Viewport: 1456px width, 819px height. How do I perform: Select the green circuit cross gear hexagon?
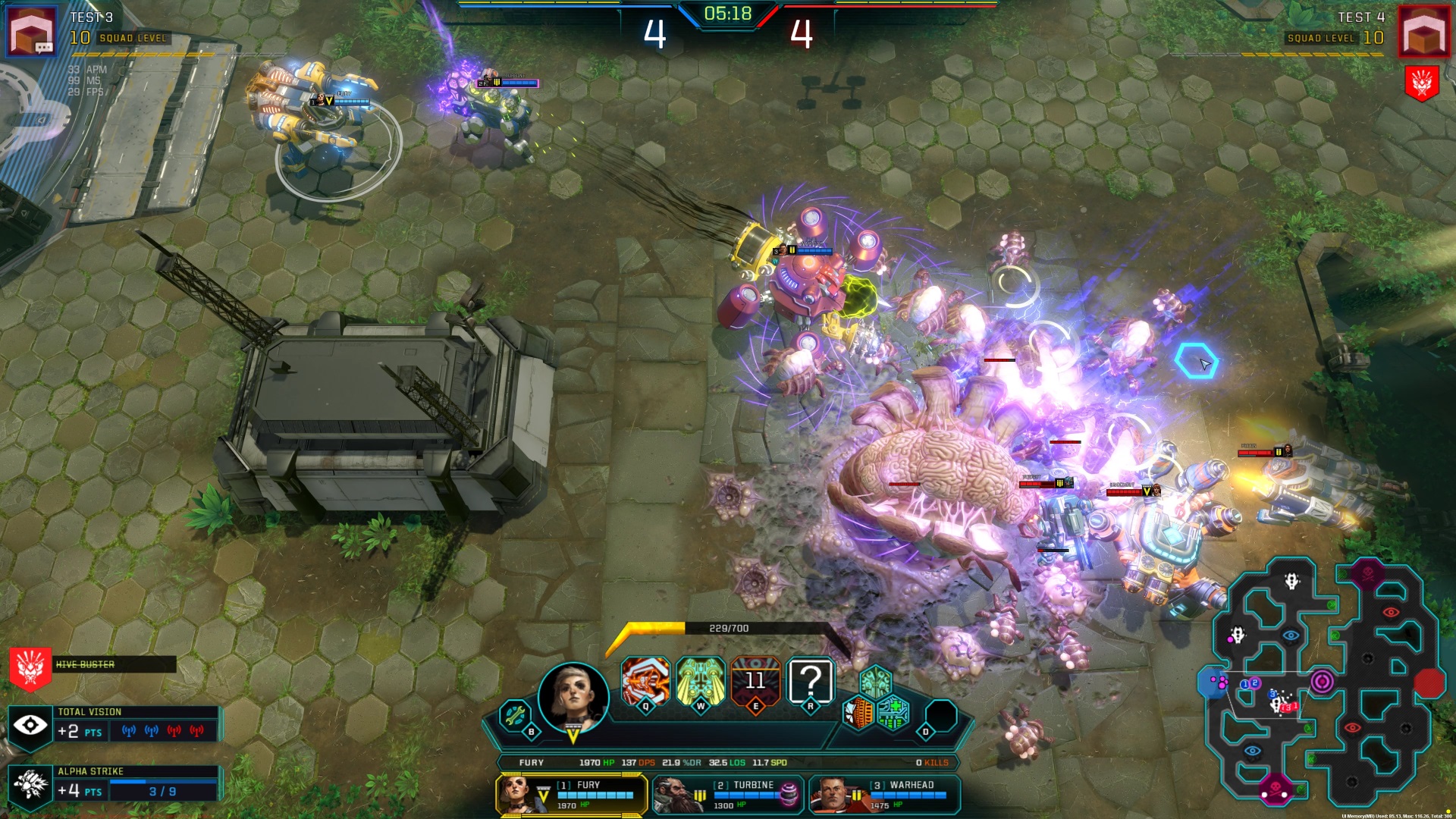pos(893,714)
